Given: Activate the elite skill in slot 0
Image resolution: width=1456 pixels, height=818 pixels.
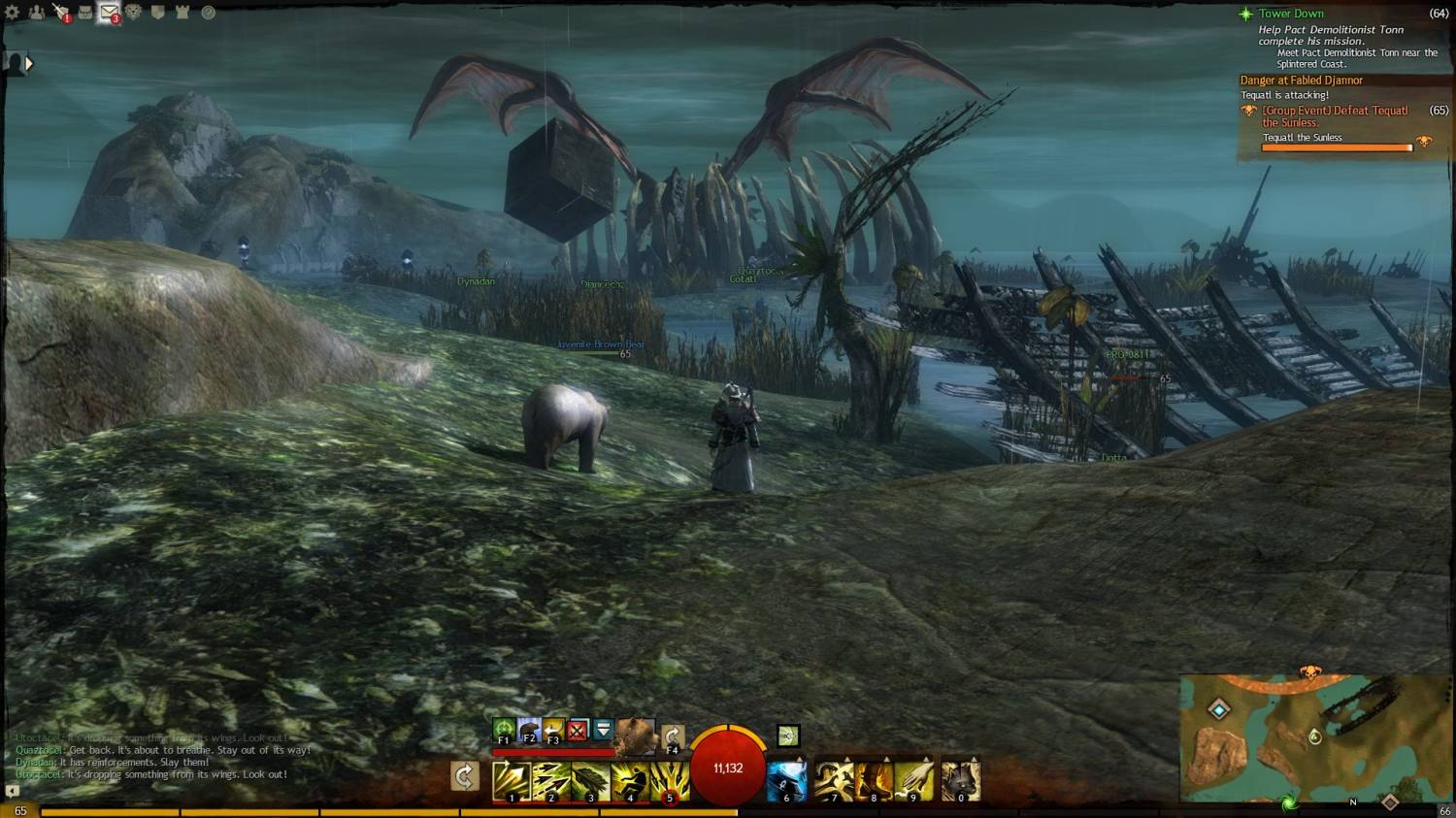Looking at the screenshot, I should [x=960, y=781].
